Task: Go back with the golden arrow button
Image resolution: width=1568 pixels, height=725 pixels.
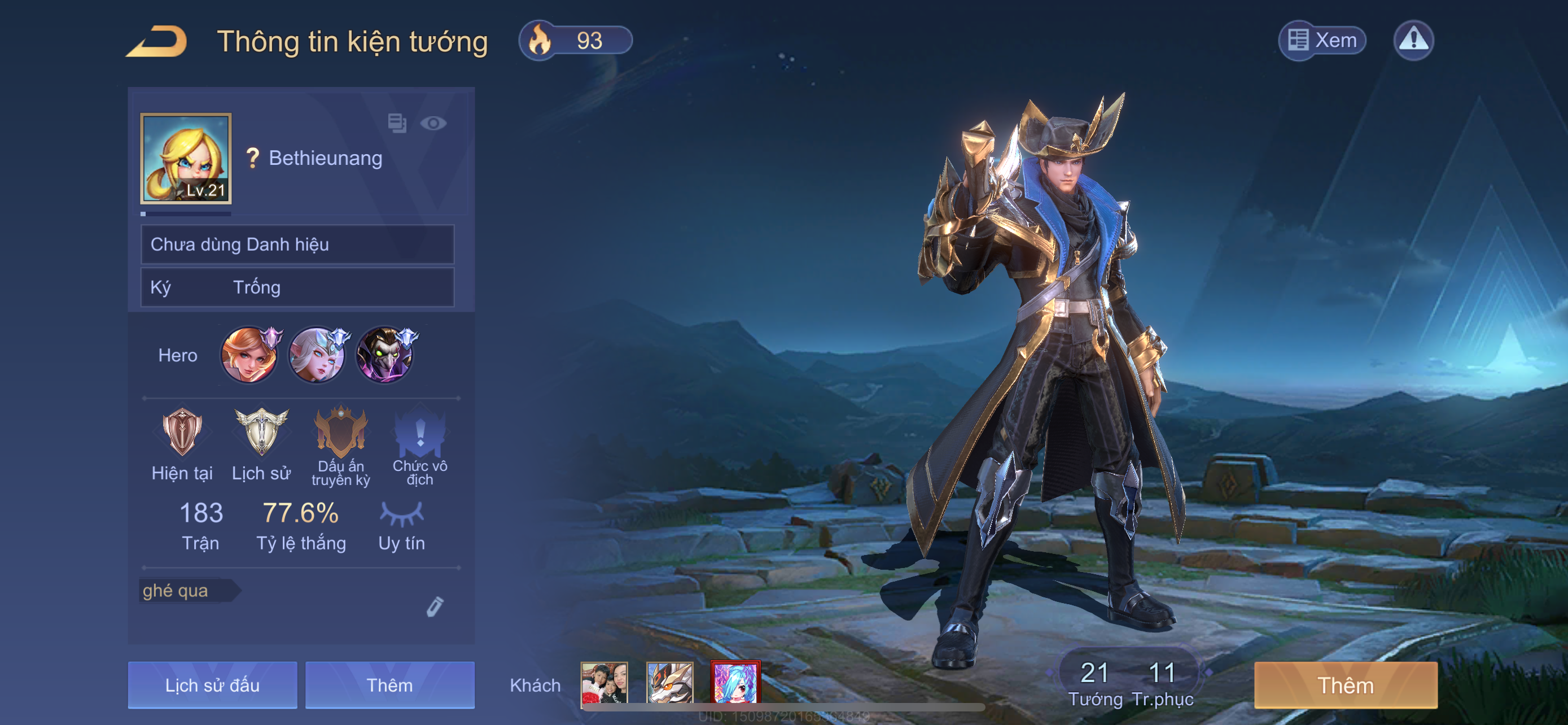Action: point(157,41)
